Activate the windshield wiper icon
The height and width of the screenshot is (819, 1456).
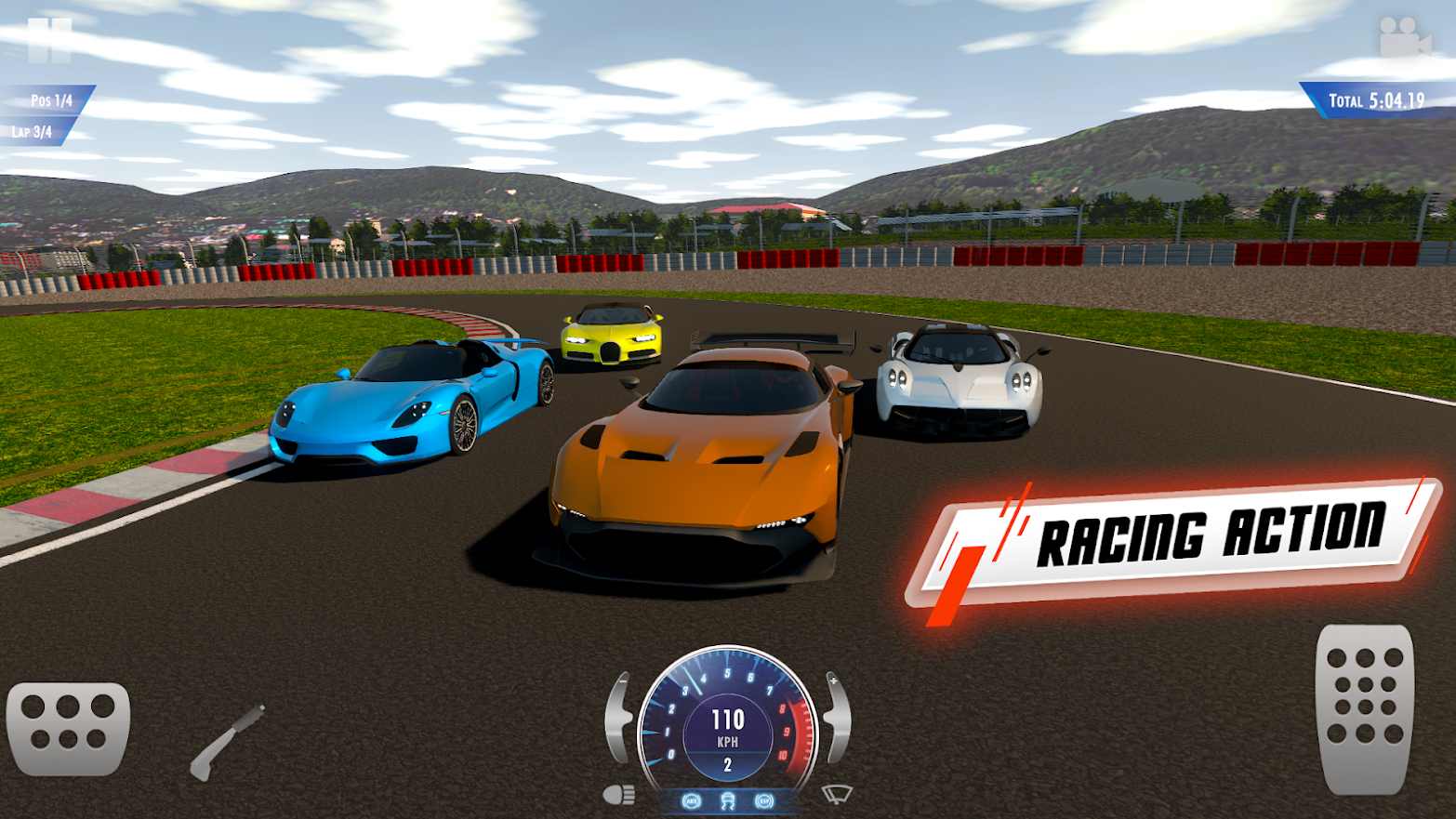[x=835, y=795]
